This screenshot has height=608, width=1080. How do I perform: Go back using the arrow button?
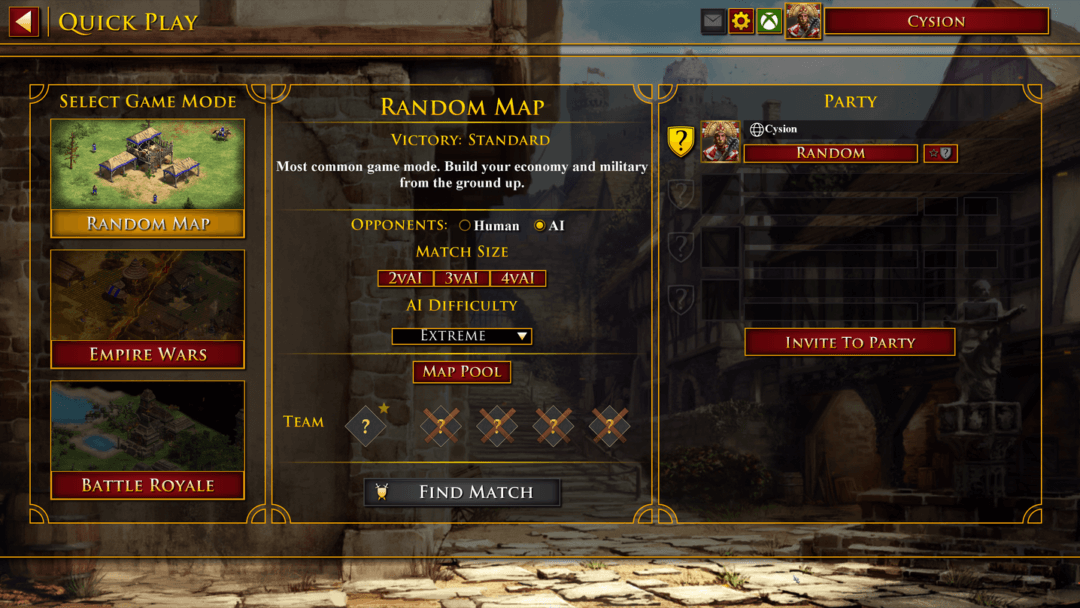click(x=24, y=21)
